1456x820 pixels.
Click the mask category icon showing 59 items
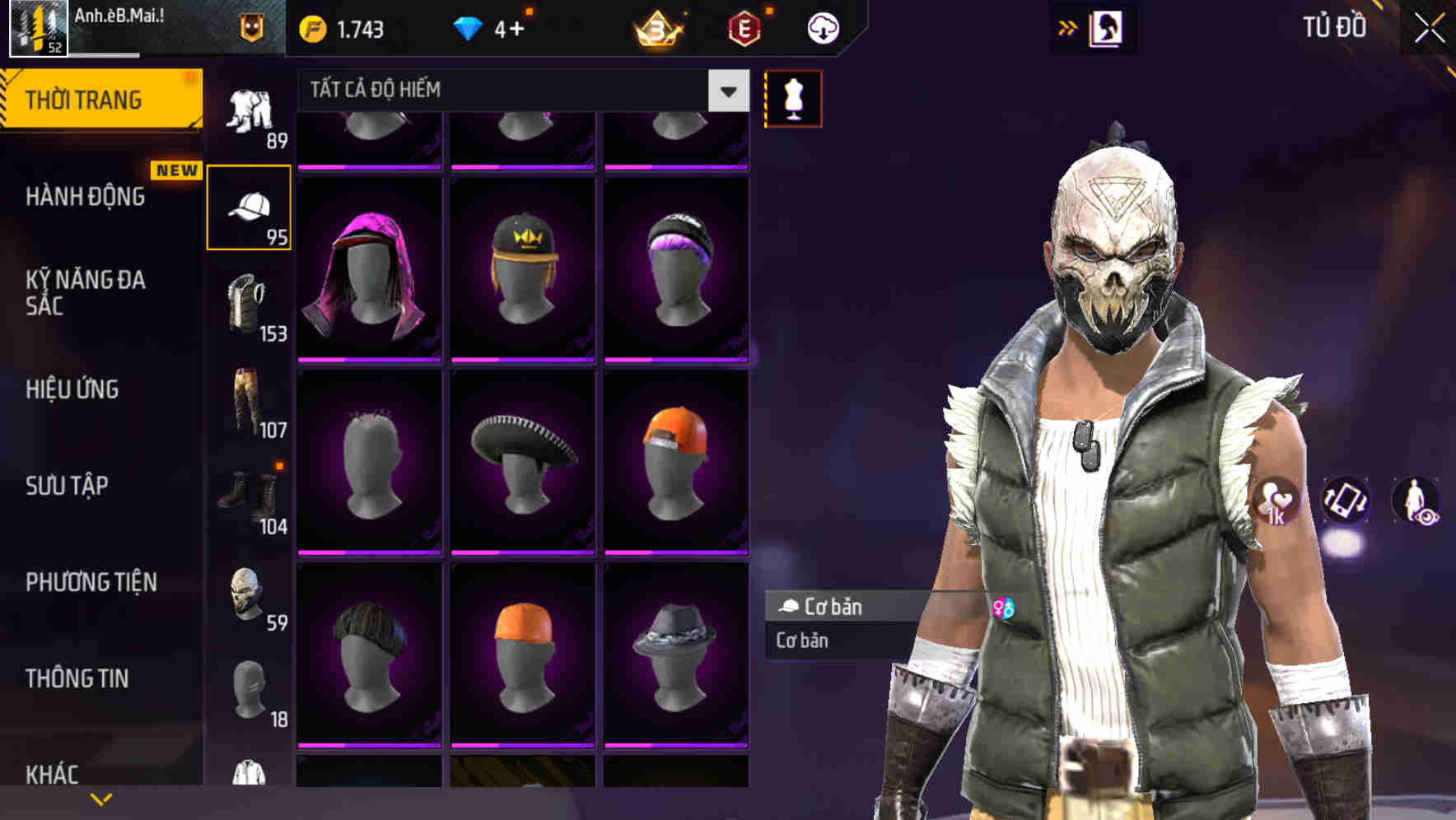pyautogui.click(x=250, y=591)
